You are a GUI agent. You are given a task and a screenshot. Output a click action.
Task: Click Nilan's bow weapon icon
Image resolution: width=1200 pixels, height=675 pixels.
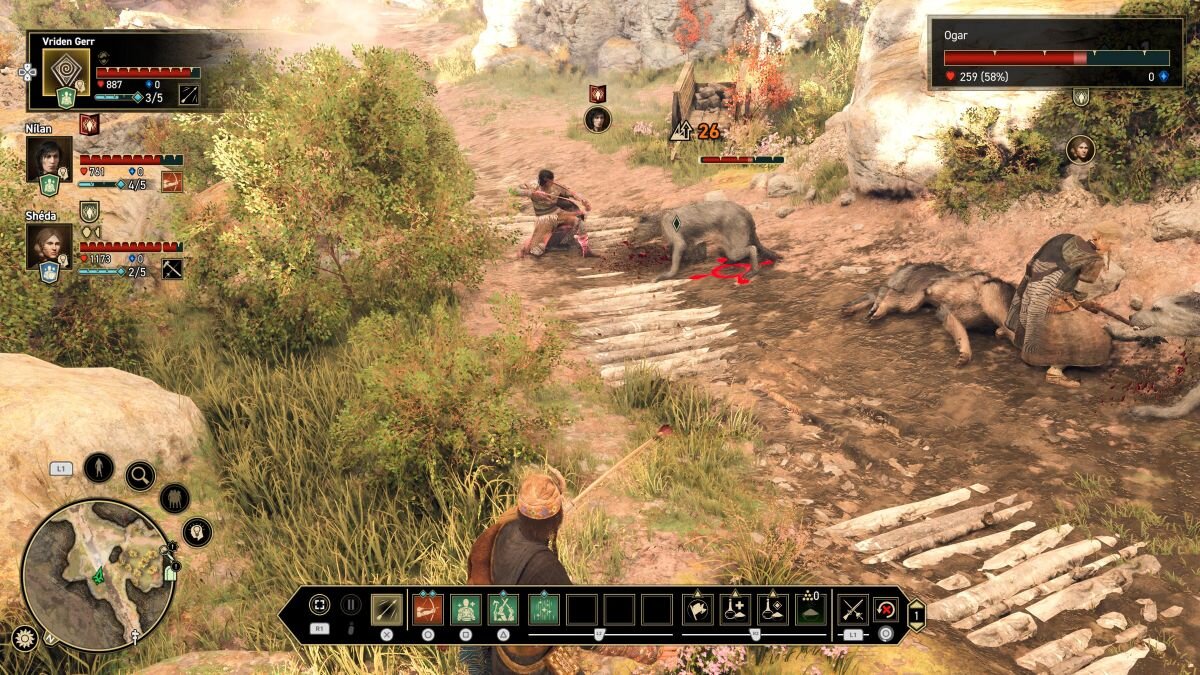click(x=172, y=182)
